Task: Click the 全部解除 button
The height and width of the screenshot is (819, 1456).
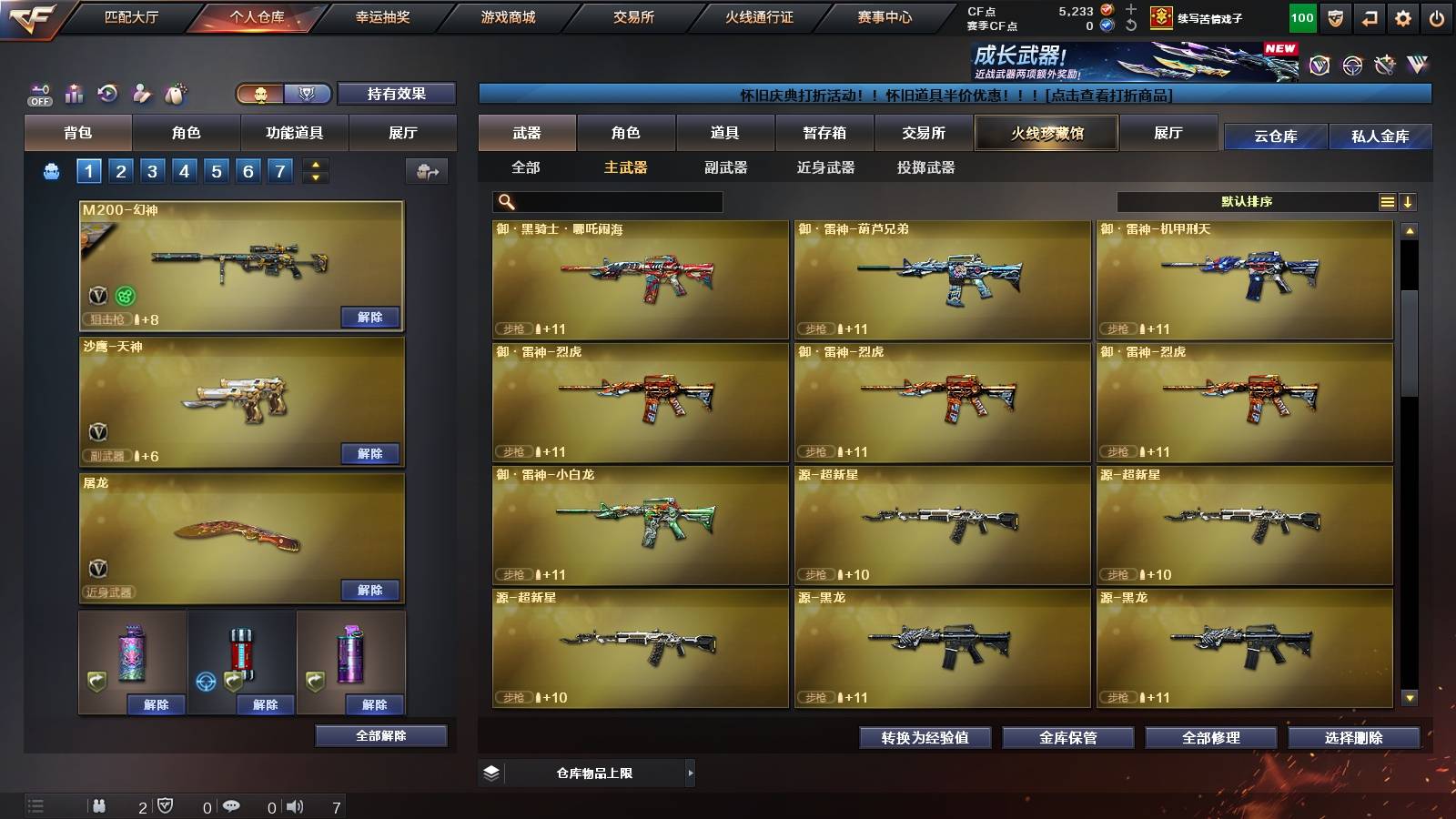Action: click(380, 735)
